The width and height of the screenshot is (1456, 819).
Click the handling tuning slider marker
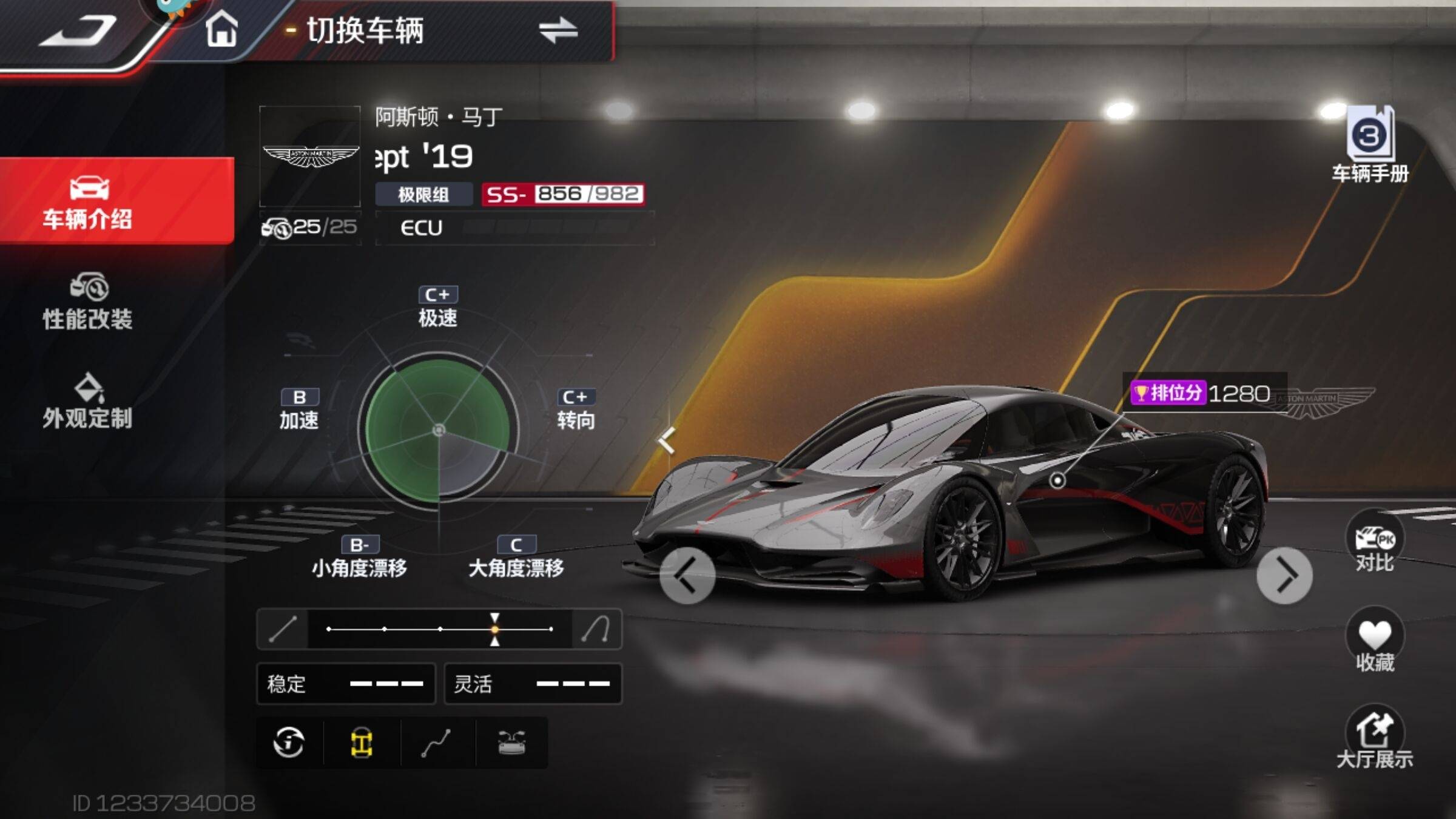coord(495,629)
